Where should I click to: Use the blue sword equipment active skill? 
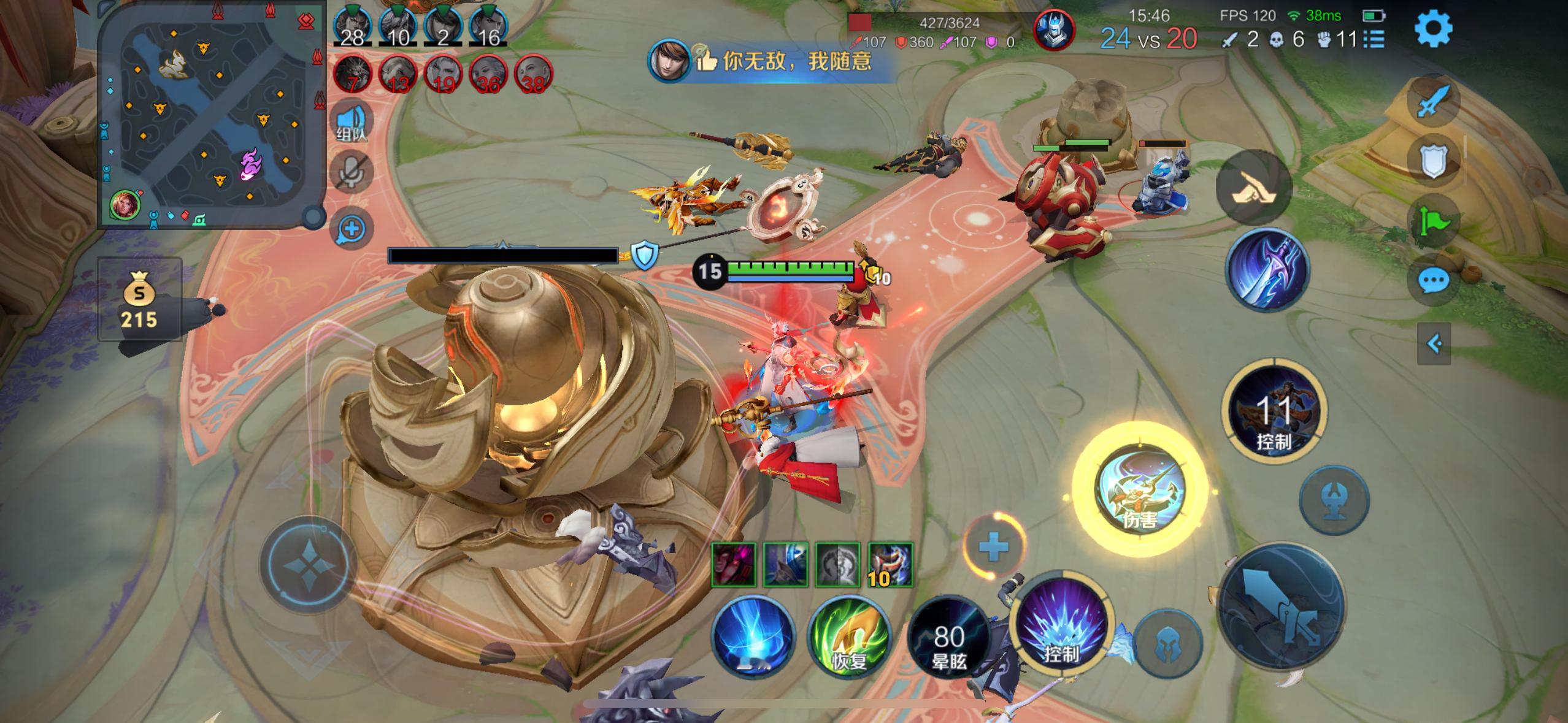point(1267,270)
